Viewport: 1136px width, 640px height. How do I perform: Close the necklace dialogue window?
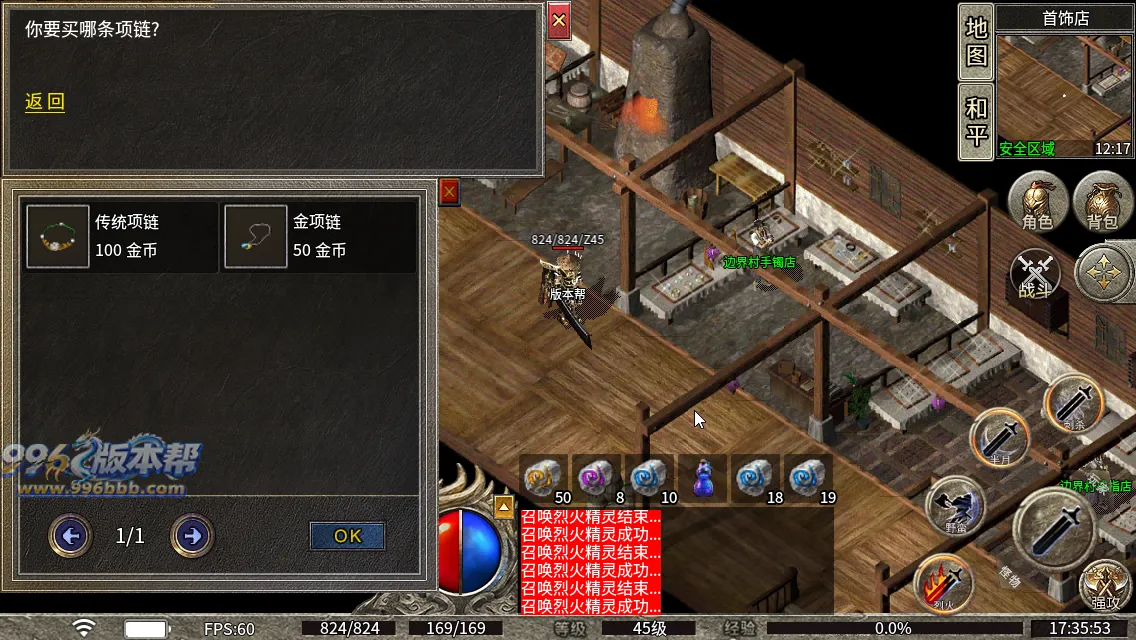[x=559, y=19]
